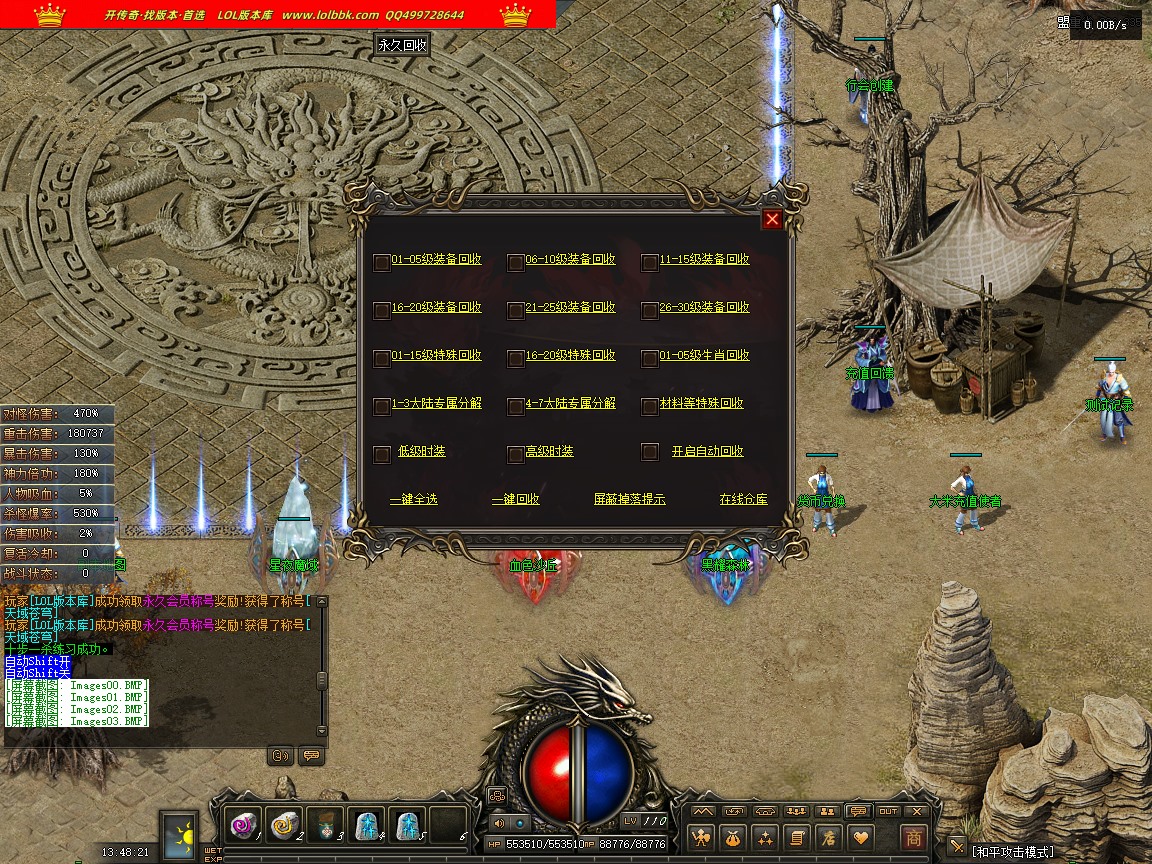Open the 商 shop button
This screenshot has width=1152, height=864.
point(913,837)
